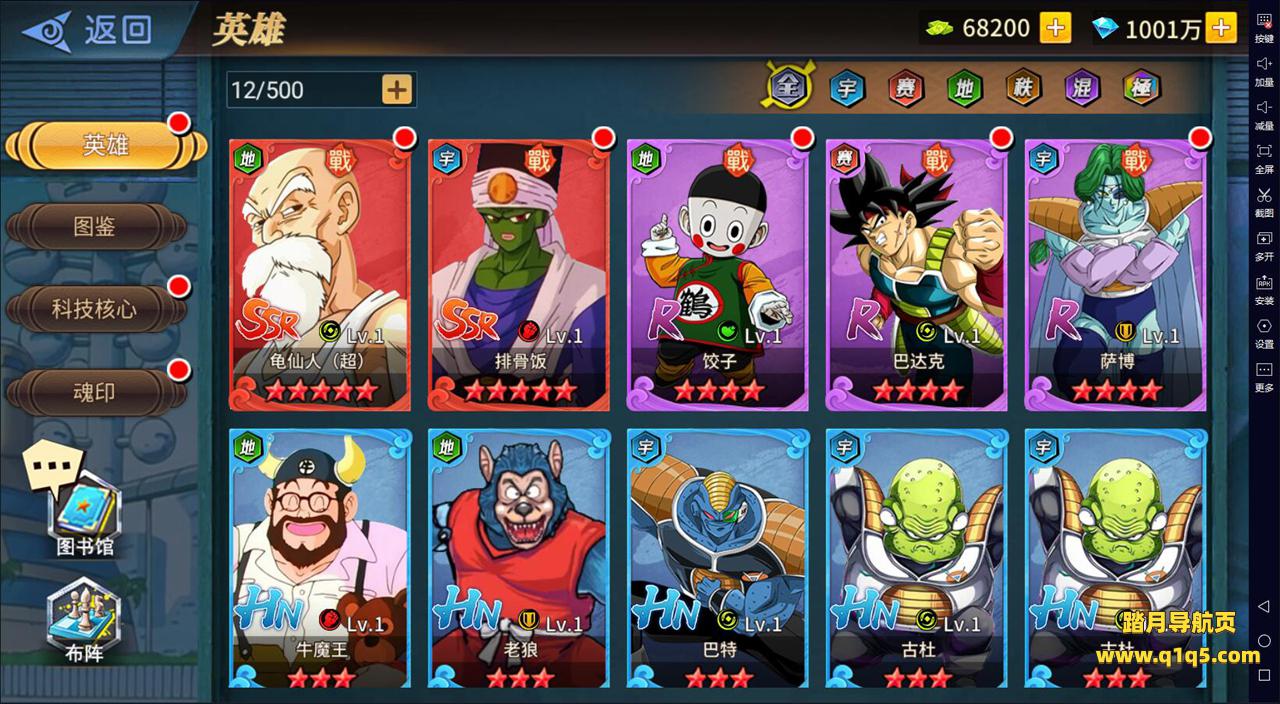The height and width of the screenshot is (704, 1280).
Task: Choose the 饺子 hero card
Action: click(x=717, y=275)
